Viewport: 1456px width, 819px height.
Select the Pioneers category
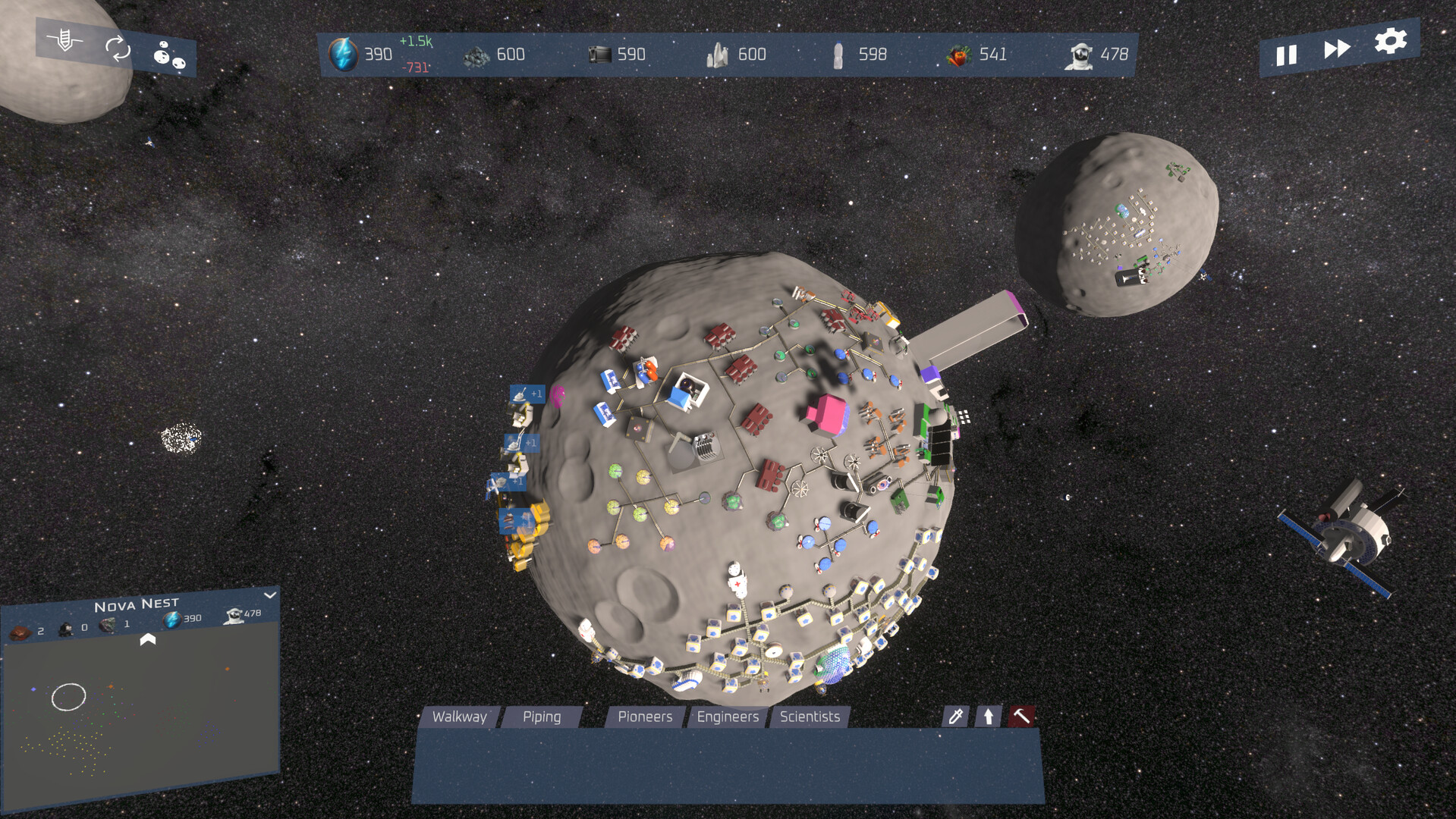[644, 716]
